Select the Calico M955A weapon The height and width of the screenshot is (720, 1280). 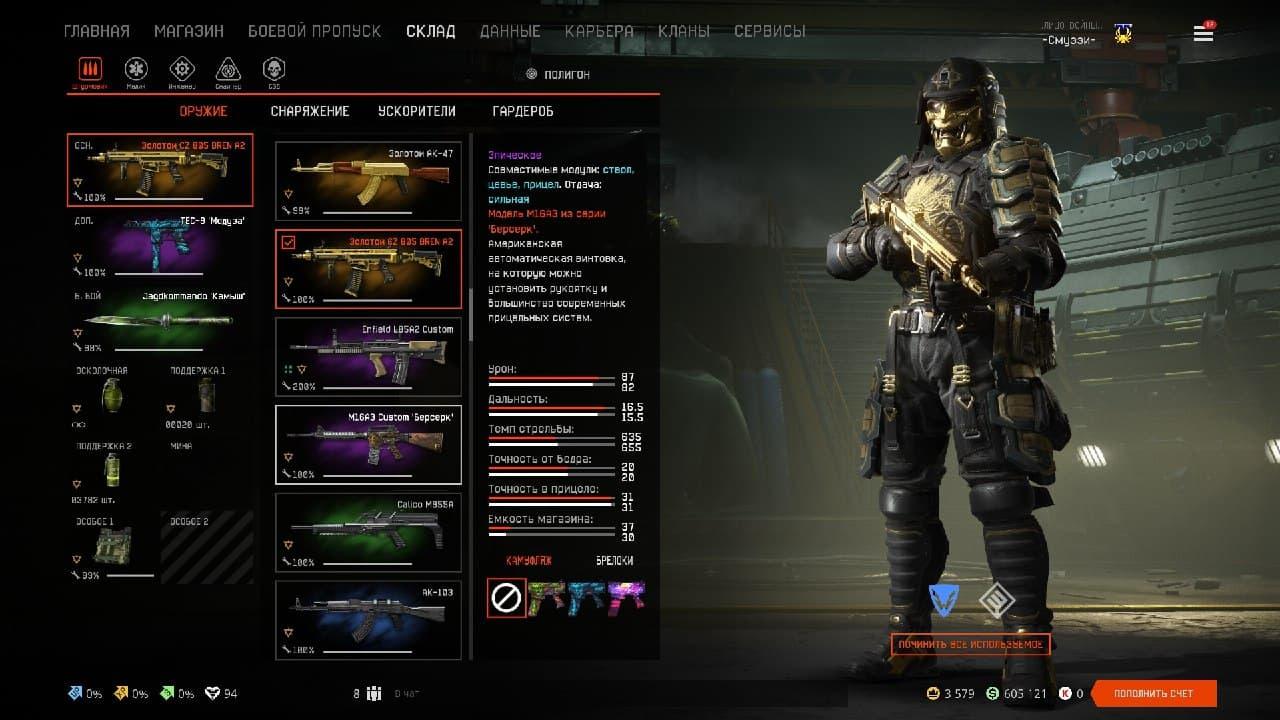pos(368,531)
